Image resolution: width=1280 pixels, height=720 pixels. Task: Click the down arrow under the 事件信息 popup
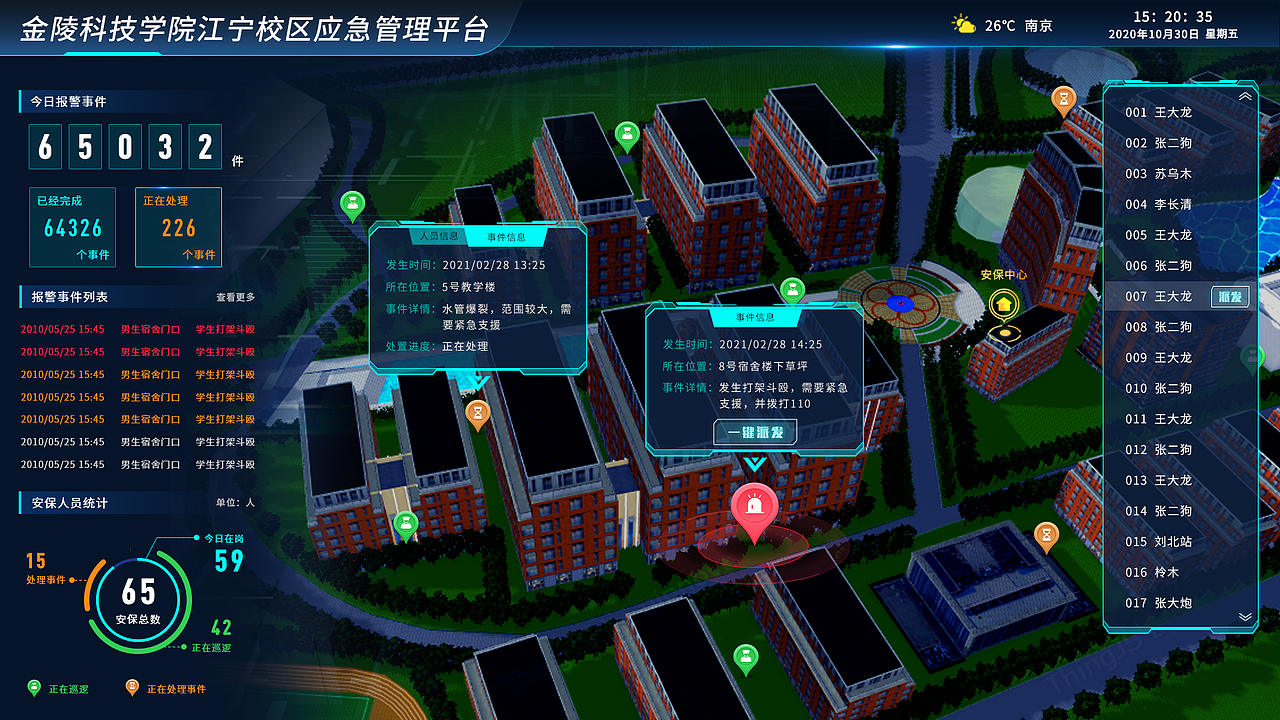[755, 465]
